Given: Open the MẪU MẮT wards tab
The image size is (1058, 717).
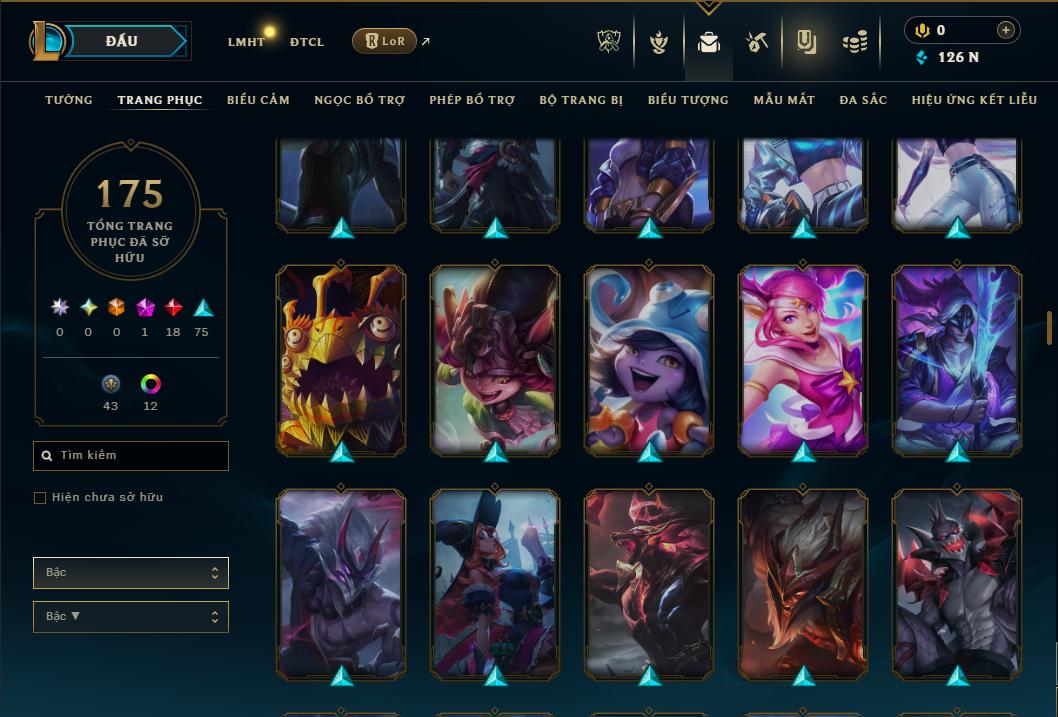Looking at the screenshot, I should point(784,100).
